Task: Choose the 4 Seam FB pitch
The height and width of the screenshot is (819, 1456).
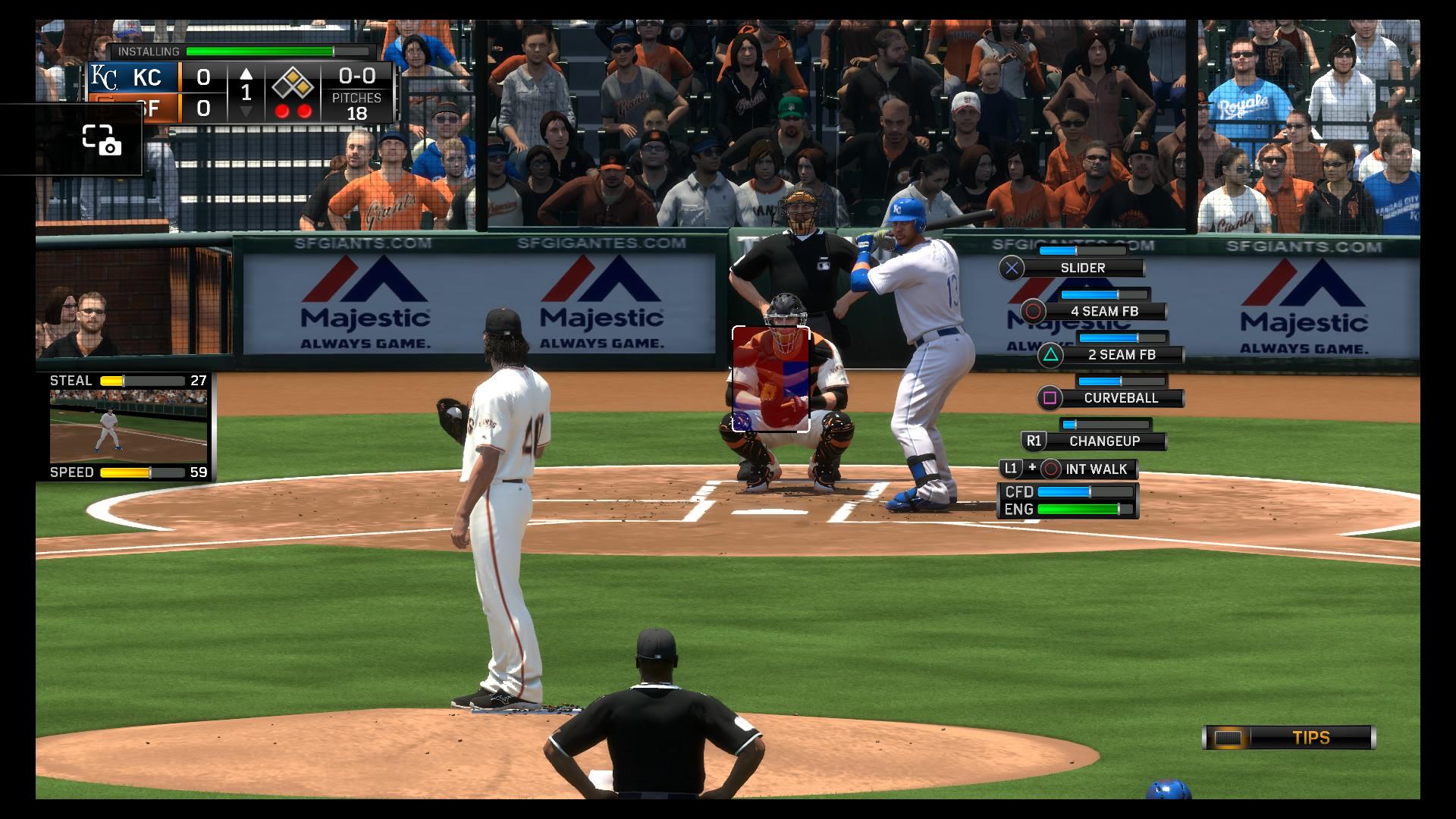Action: pos(1103,312)
